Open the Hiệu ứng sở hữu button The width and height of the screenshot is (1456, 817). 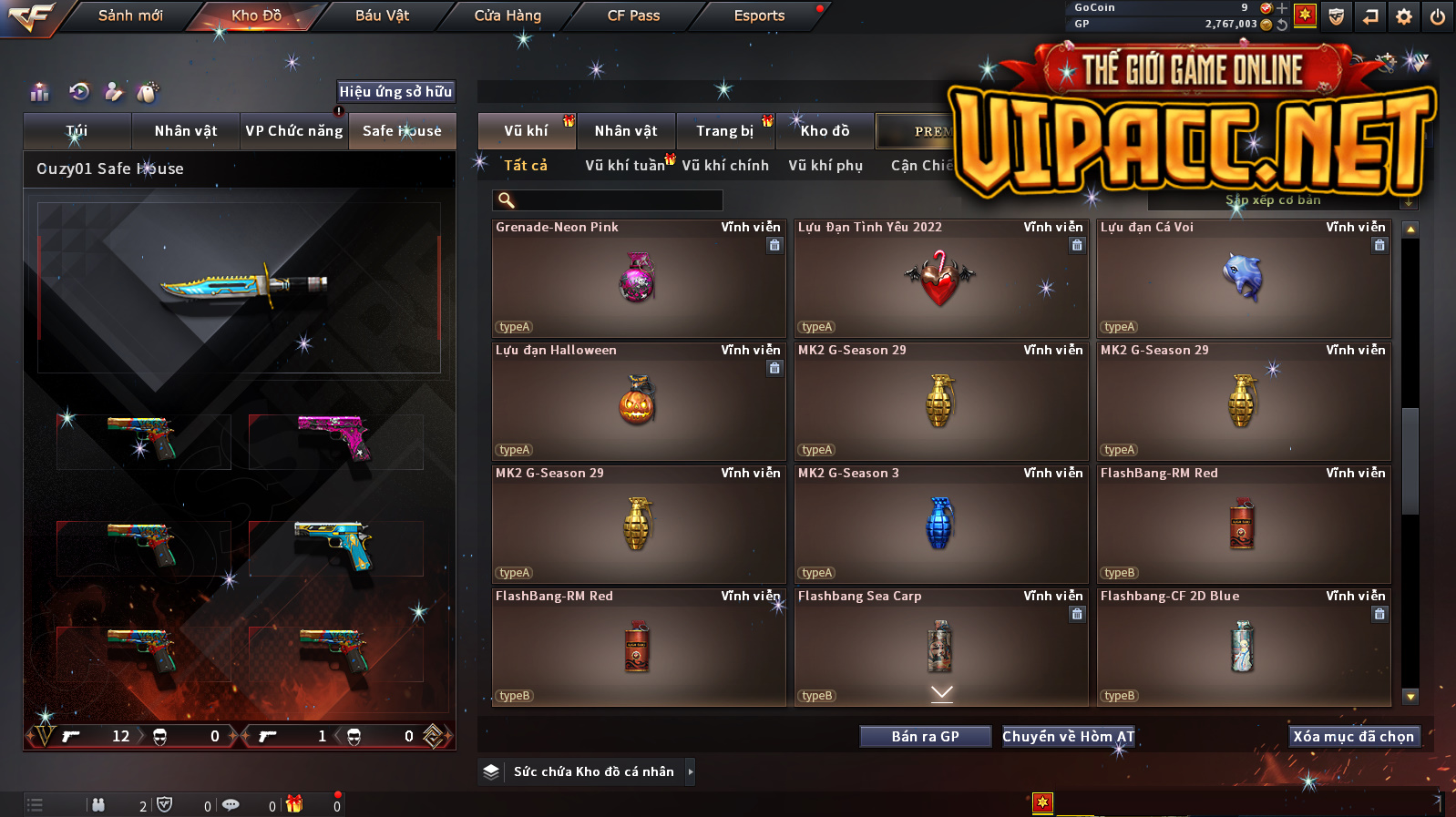(x=395, y=91)
